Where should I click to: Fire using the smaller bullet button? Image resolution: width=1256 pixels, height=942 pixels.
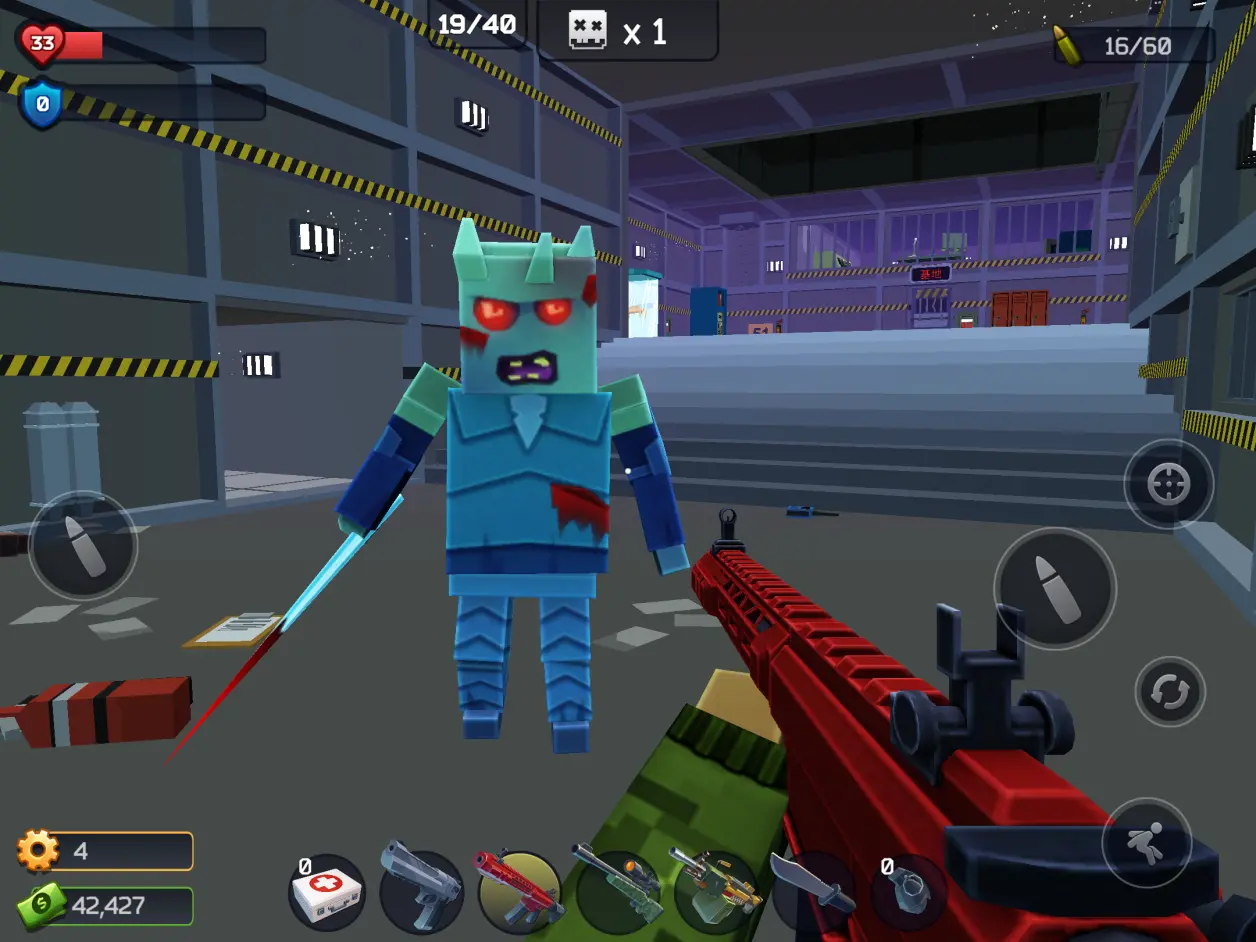(83, 546)
